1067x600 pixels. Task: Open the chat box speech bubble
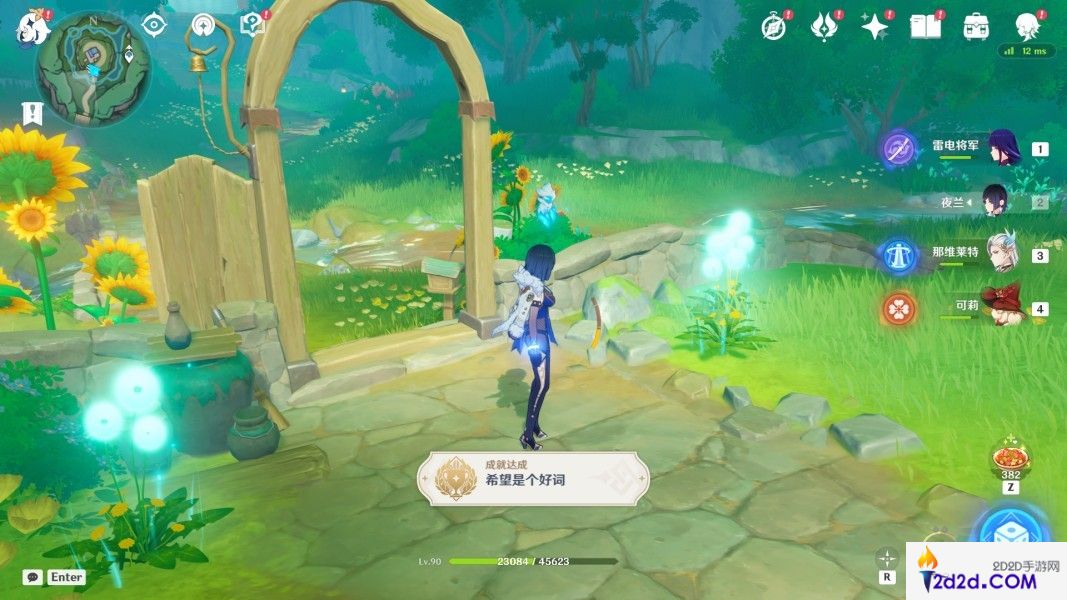33,577
